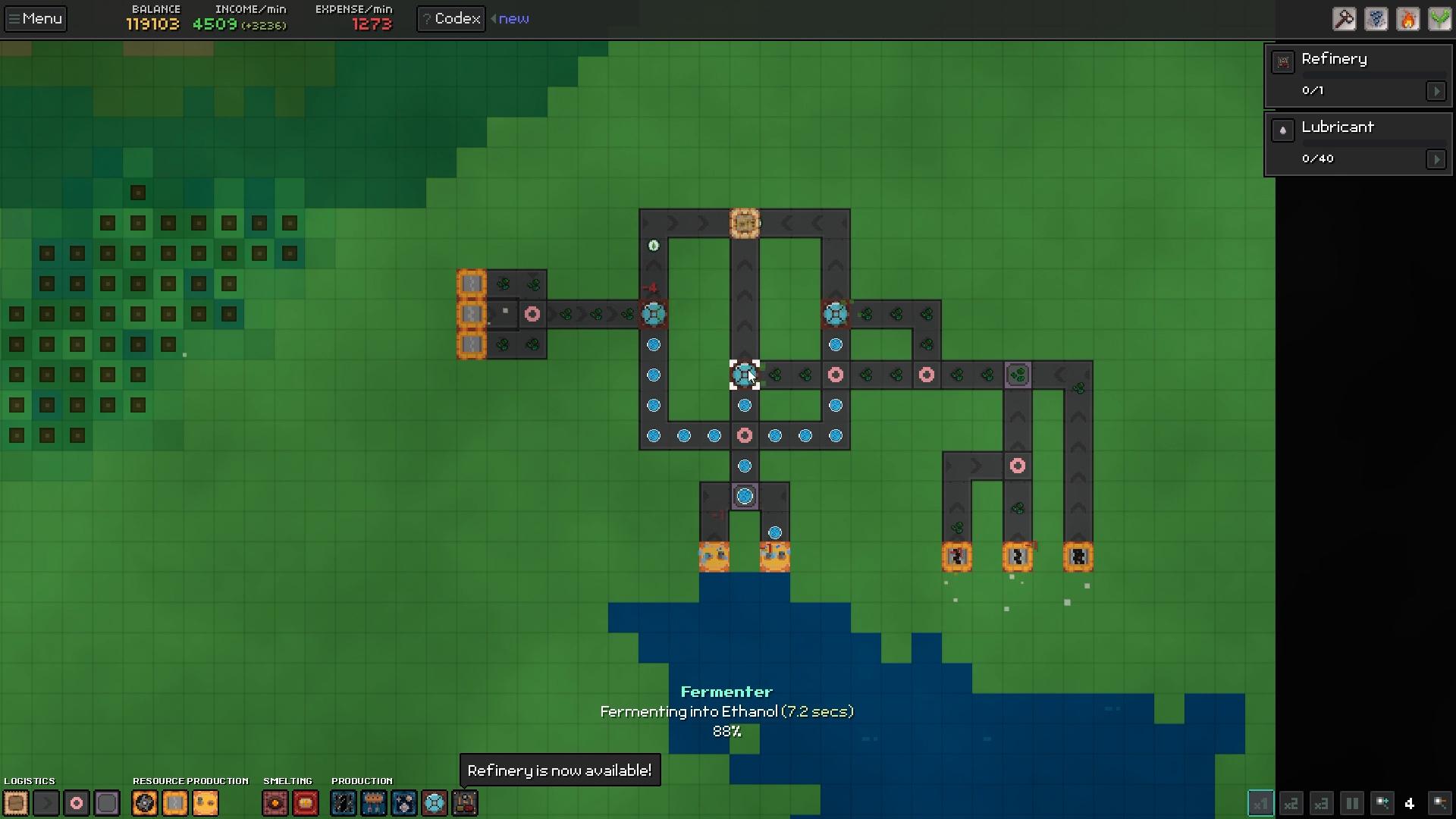Pick the Fermenter from the Production section
Image resolution: width=1456 pixels, height=819 pixels.
point(435,803)
